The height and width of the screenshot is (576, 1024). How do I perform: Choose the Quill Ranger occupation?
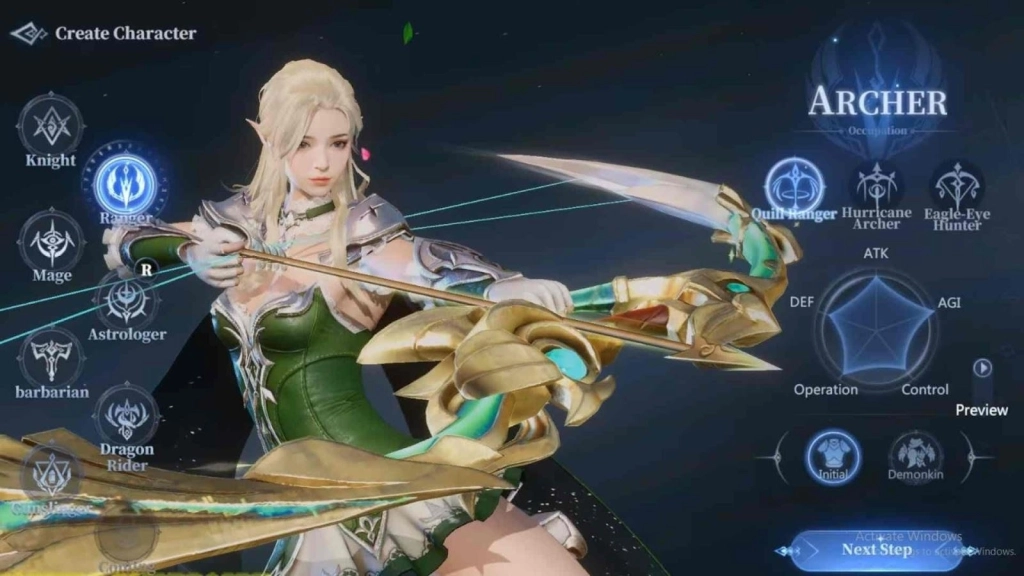click(795, 186)
